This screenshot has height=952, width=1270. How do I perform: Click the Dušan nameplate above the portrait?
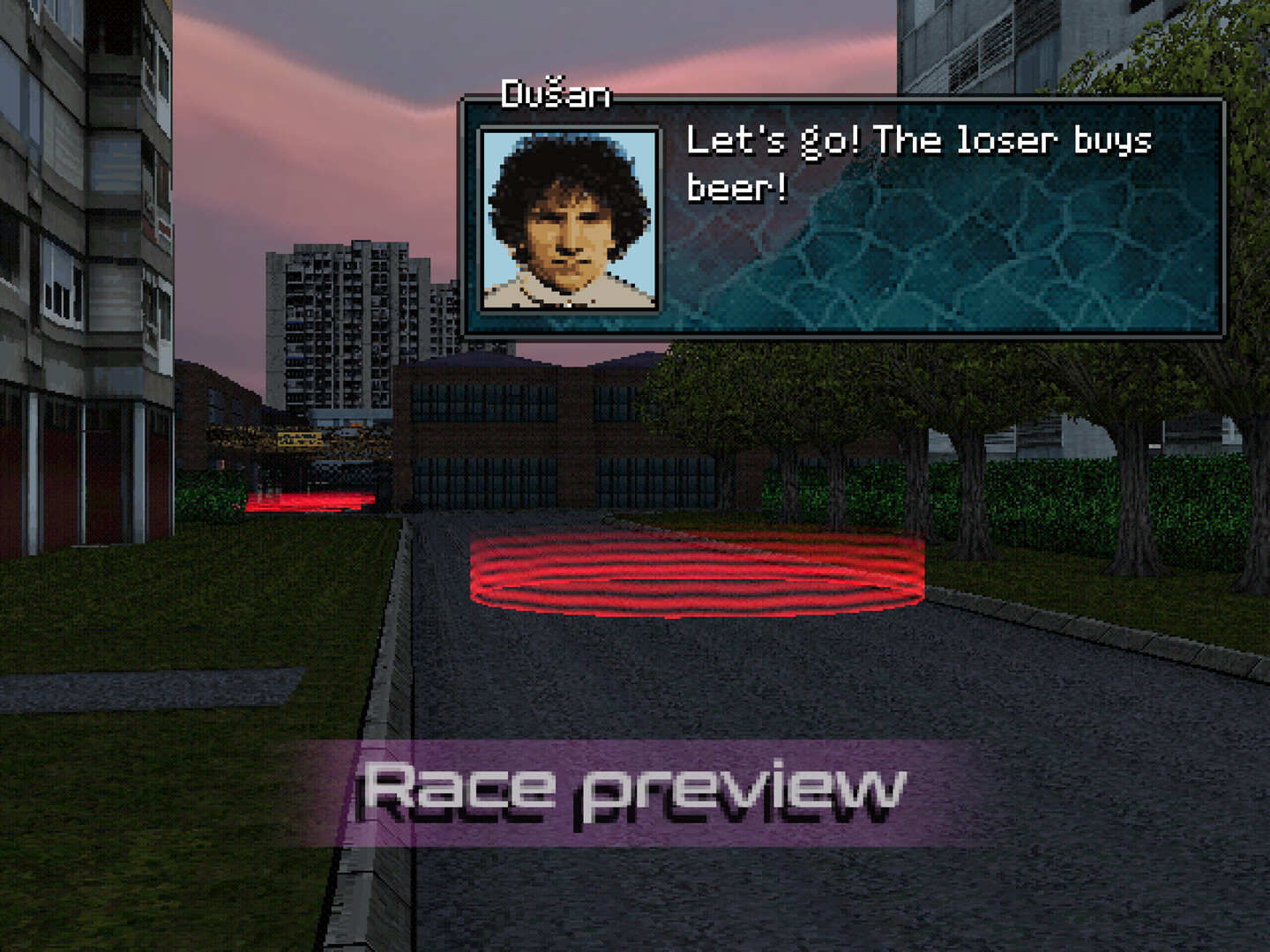[x=556, y=95]
